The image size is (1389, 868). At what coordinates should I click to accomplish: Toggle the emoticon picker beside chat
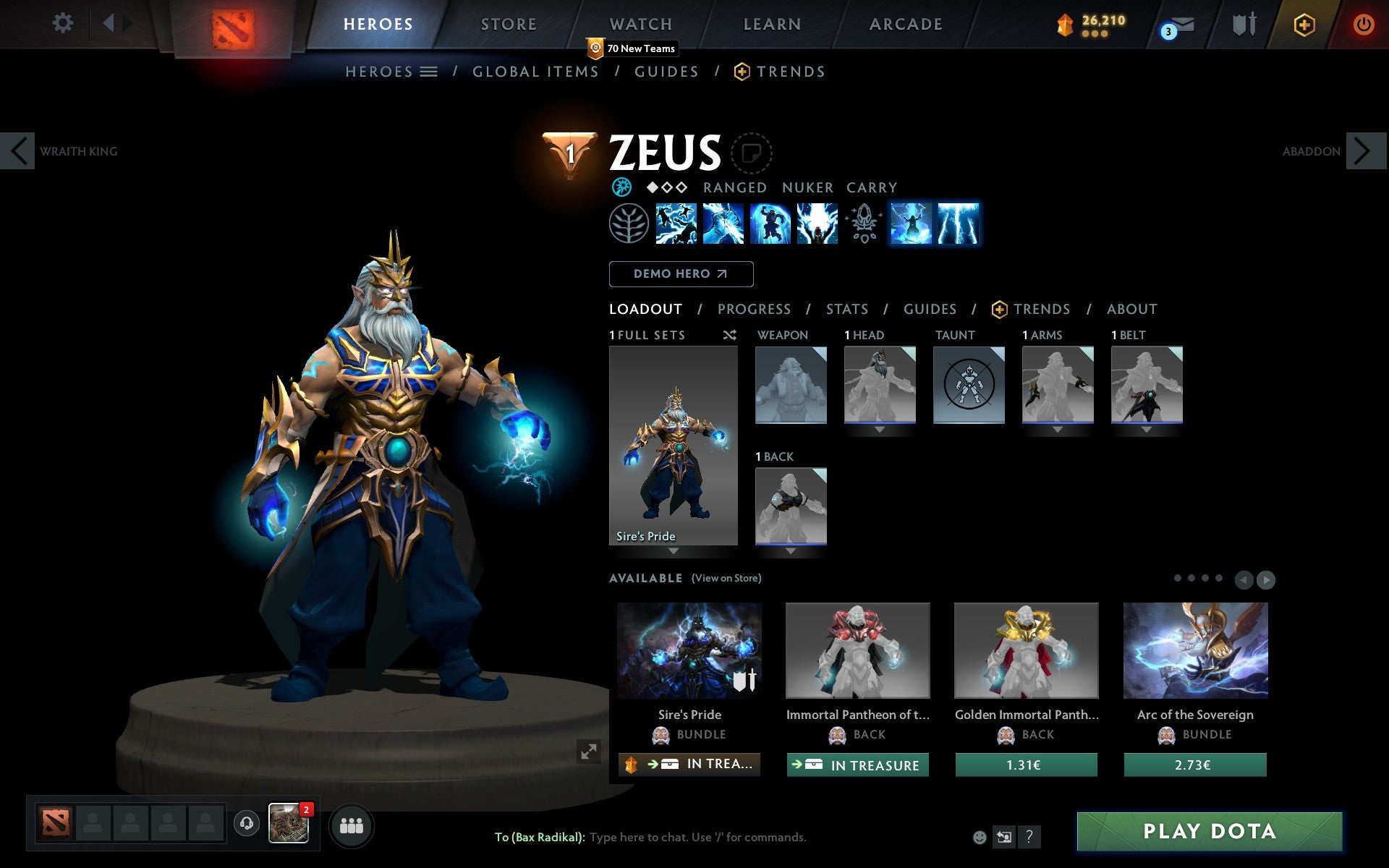980,837
